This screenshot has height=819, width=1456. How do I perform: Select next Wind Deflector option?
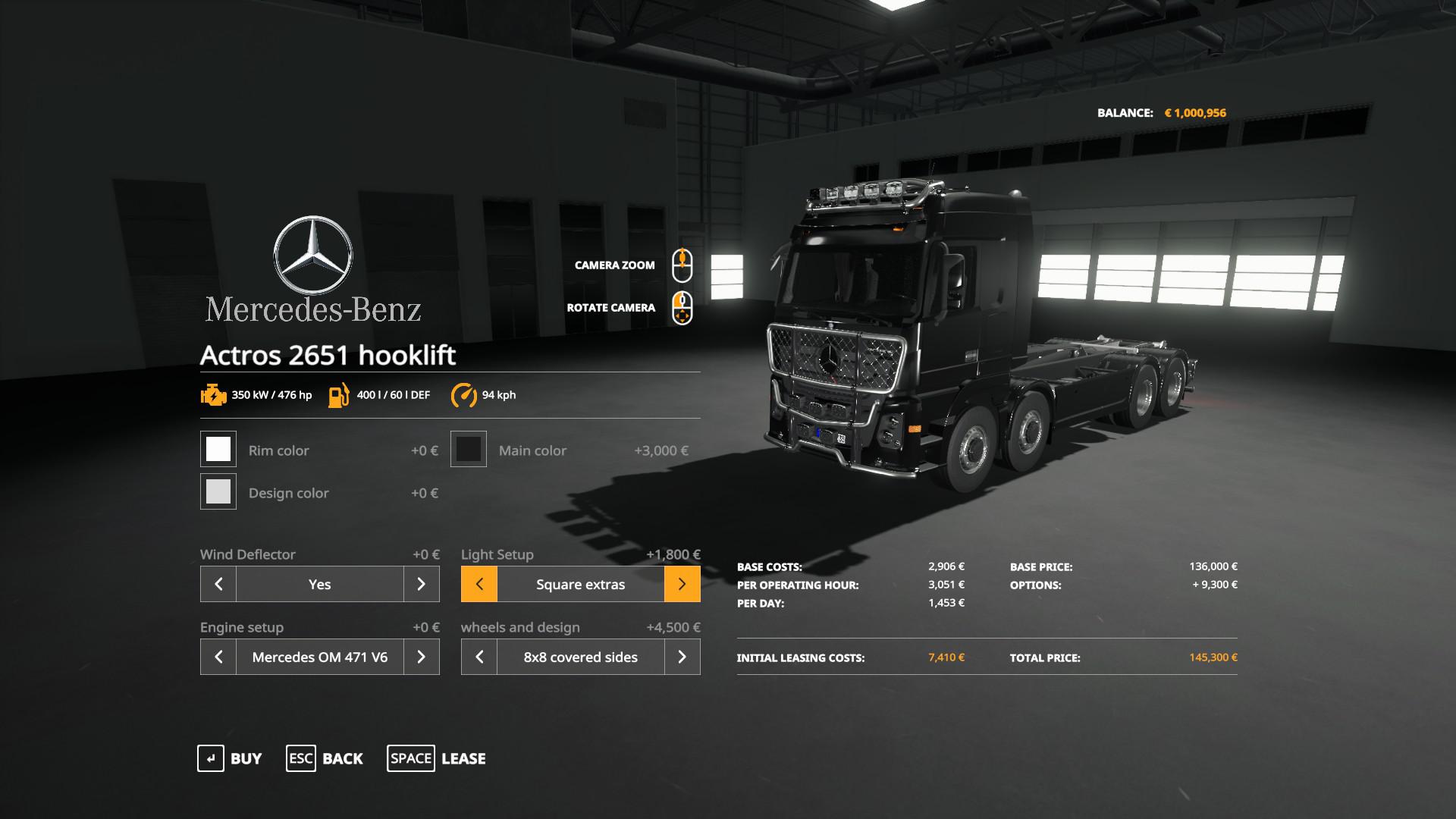tap(422, 584)
